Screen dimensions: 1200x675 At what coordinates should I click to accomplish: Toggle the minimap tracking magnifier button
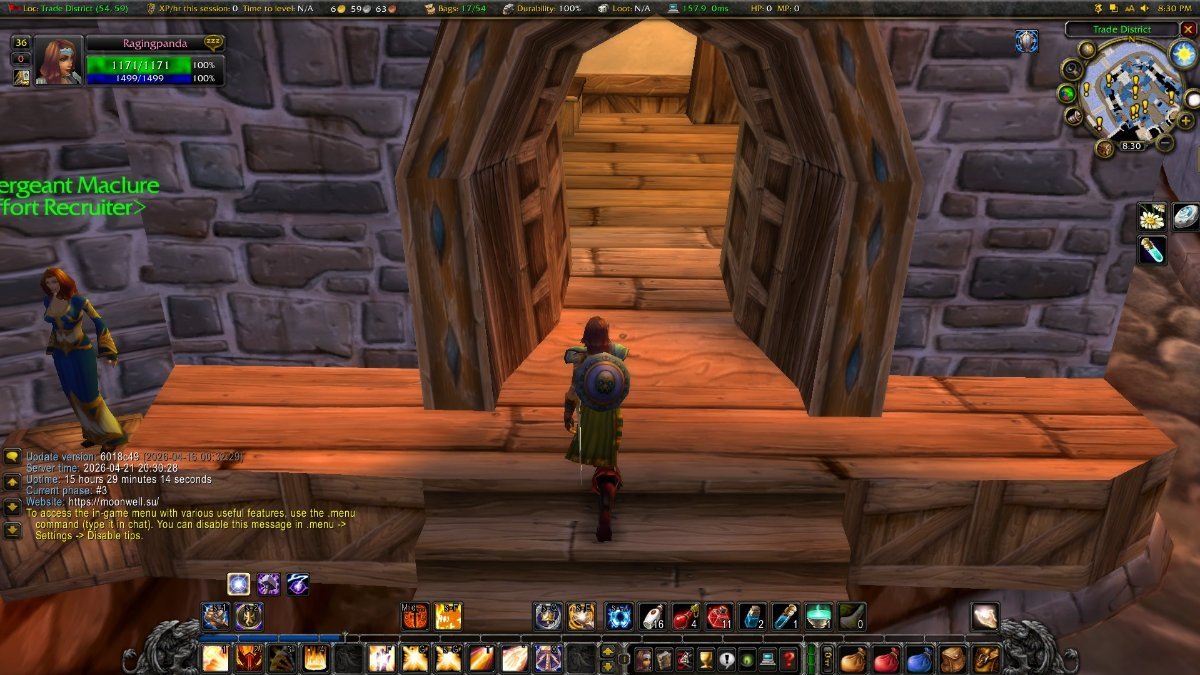(x=1071, y=69)
